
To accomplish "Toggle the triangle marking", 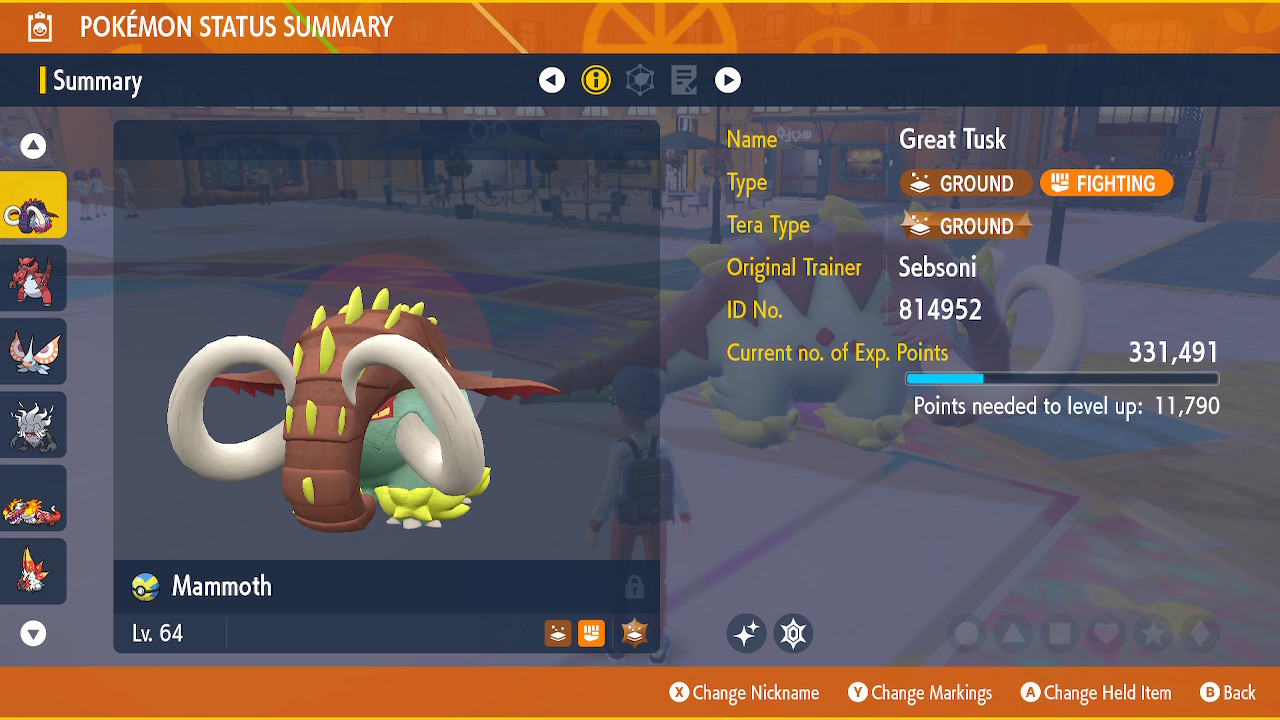I will coord(1012,634).
